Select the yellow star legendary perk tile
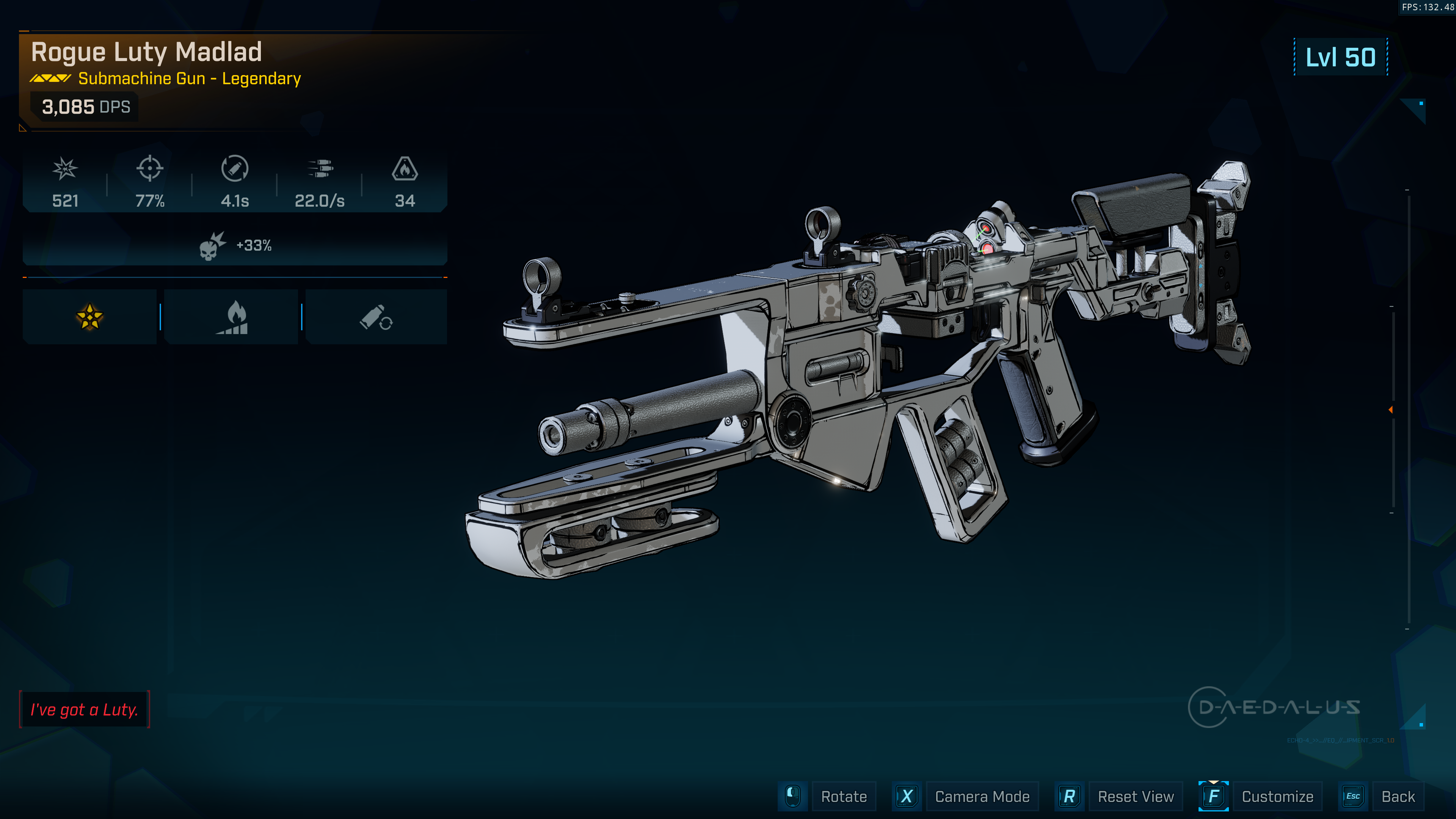The image size is (1456, 819). (89, 317)
